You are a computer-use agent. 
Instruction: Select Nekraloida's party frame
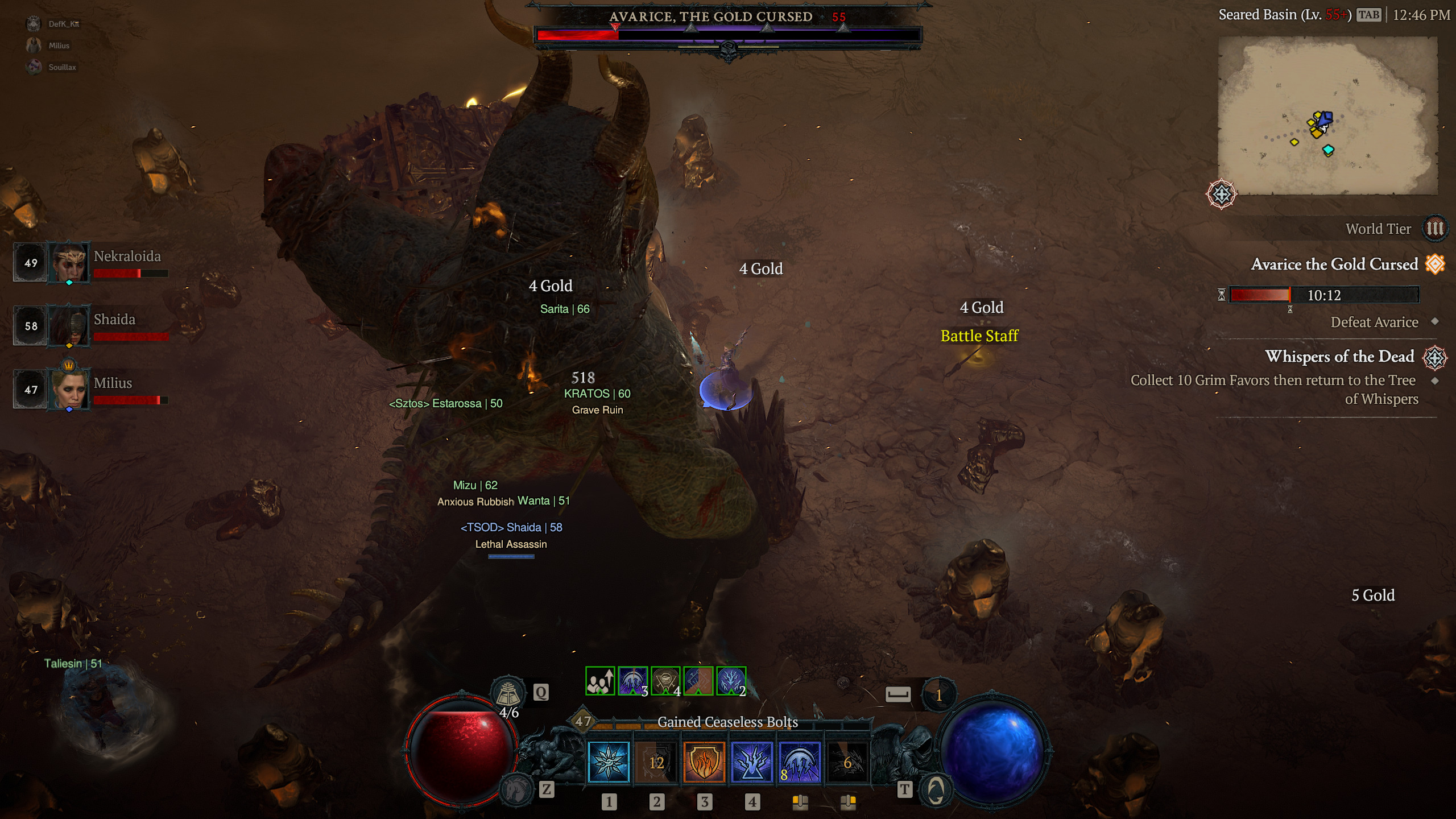[91, 263]
